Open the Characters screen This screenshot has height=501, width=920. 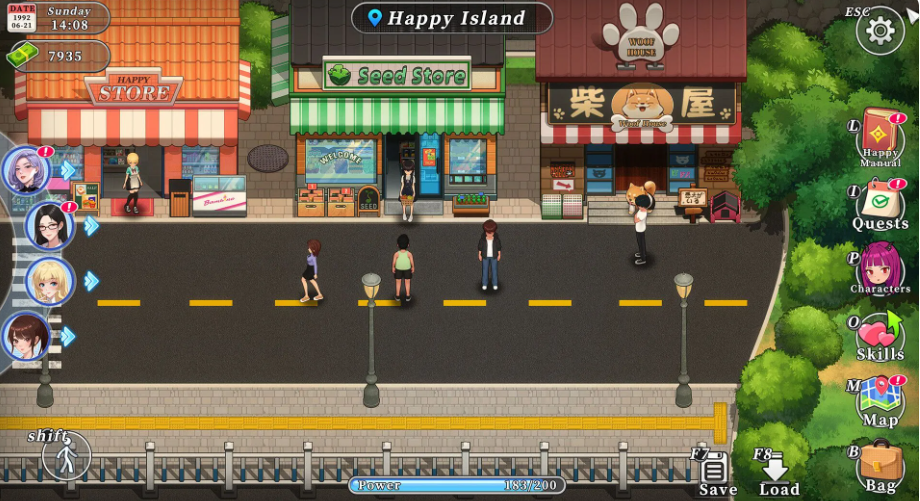click(x=880, y=267)
